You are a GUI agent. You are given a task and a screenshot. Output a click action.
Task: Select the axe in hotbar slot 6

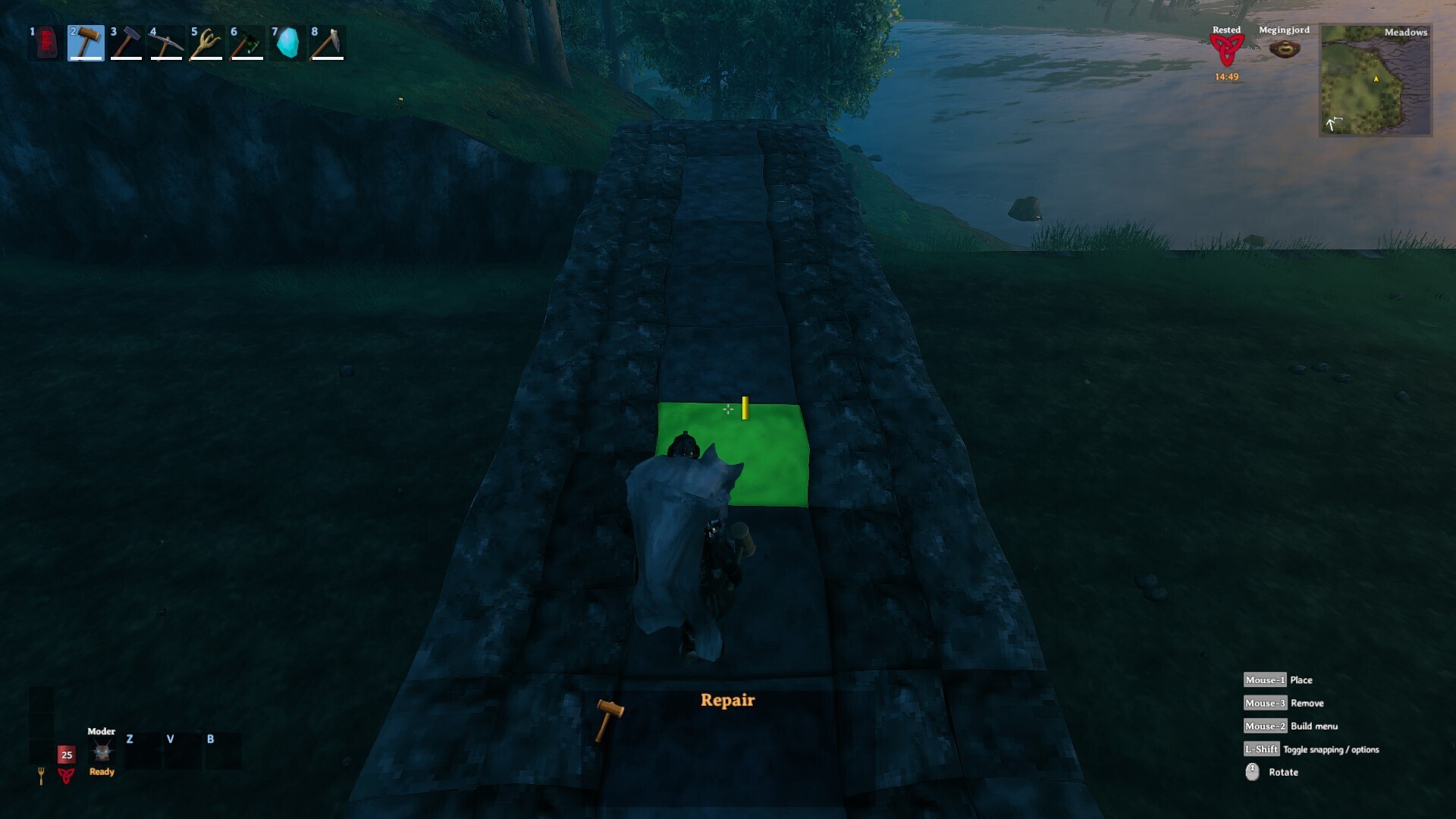click(x=246, y=43)
